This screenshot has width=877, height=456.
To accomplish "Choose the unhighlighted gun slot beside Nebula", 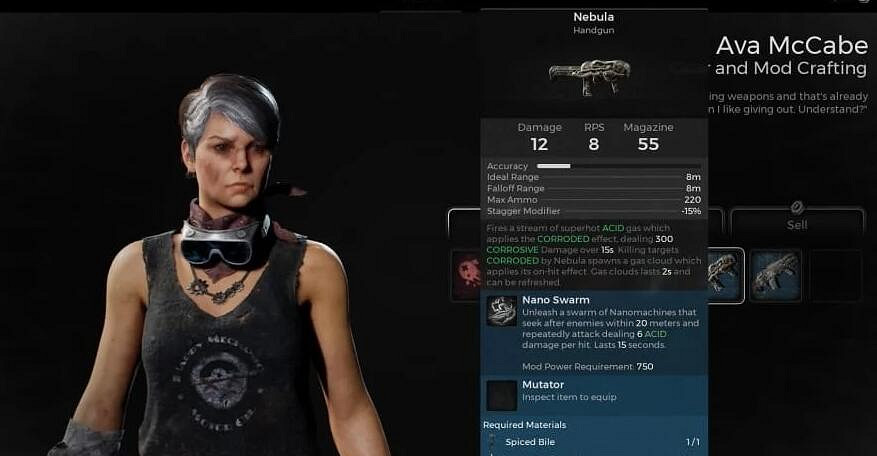I will (776, 275).
